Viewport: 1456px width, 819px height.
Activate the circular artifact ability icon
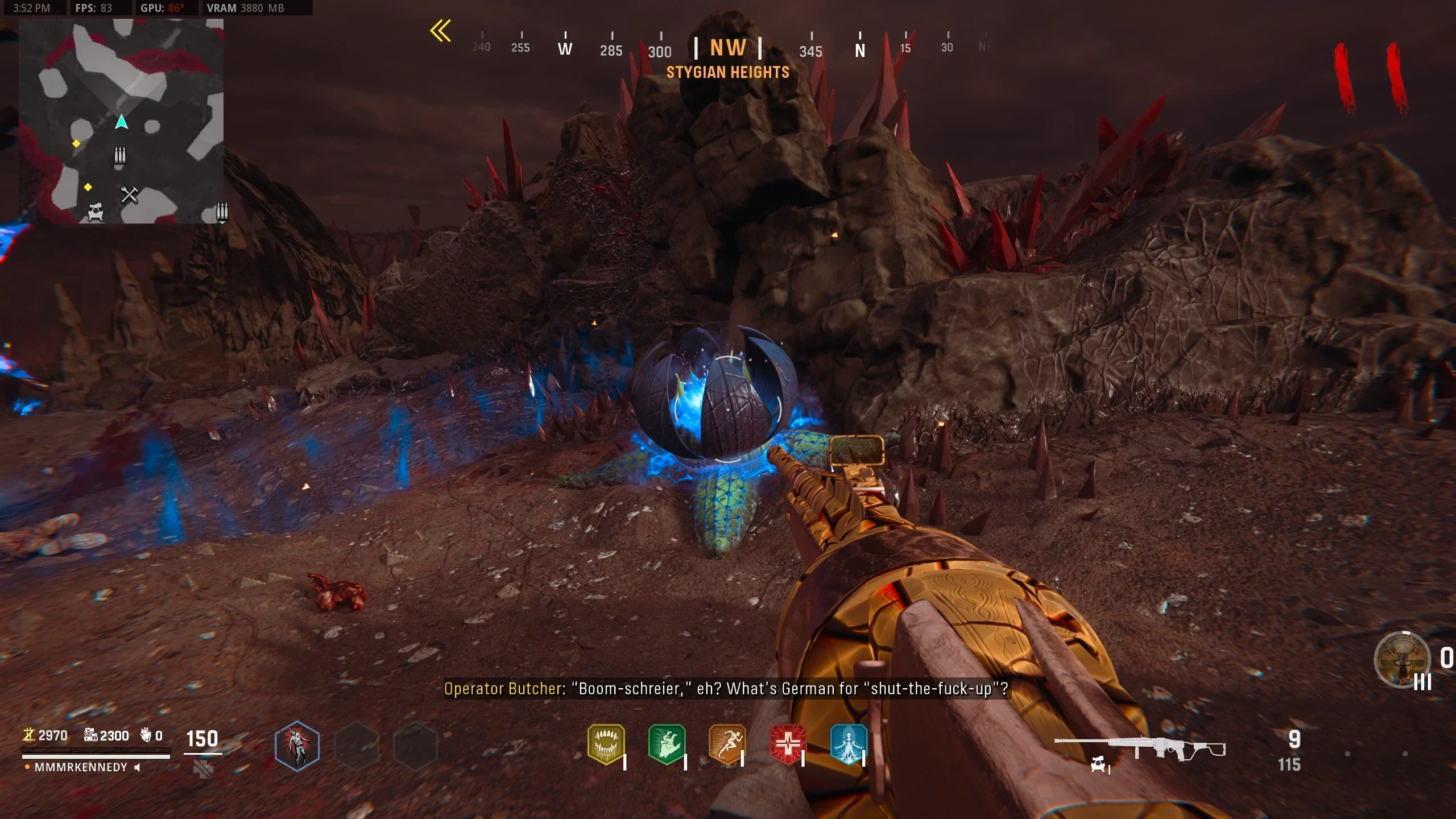point(1401,660)
